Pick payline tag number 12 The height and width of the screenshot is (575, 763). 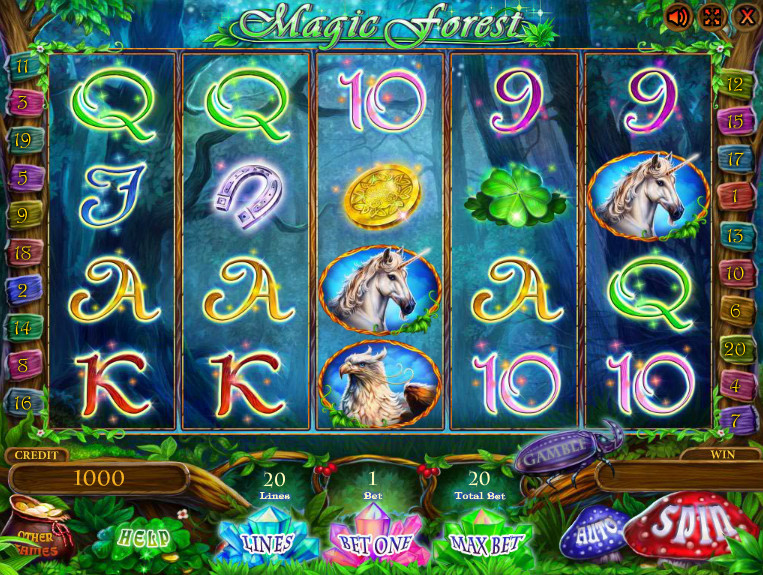(735, 84)
